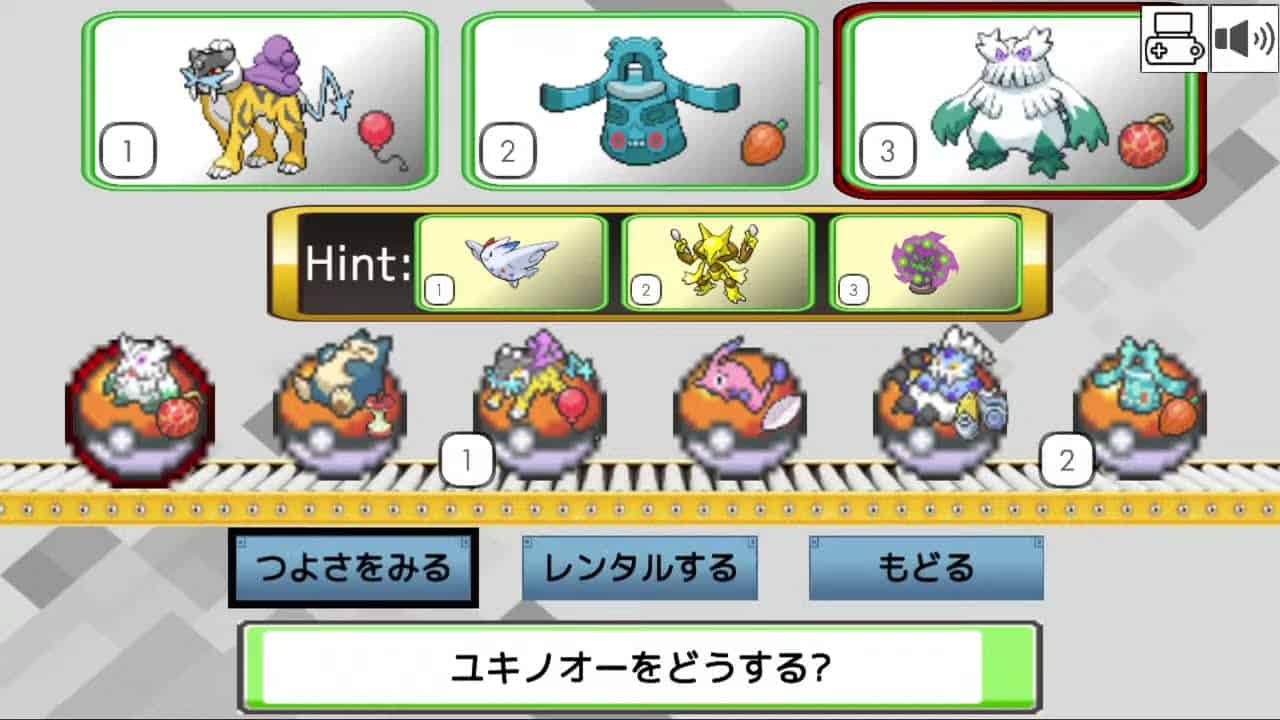The height and width of the screenshot is (720, 1280).
Task: Switch to the slot 1 number tab
Action: pyautogui.click(x=127, y=151)
